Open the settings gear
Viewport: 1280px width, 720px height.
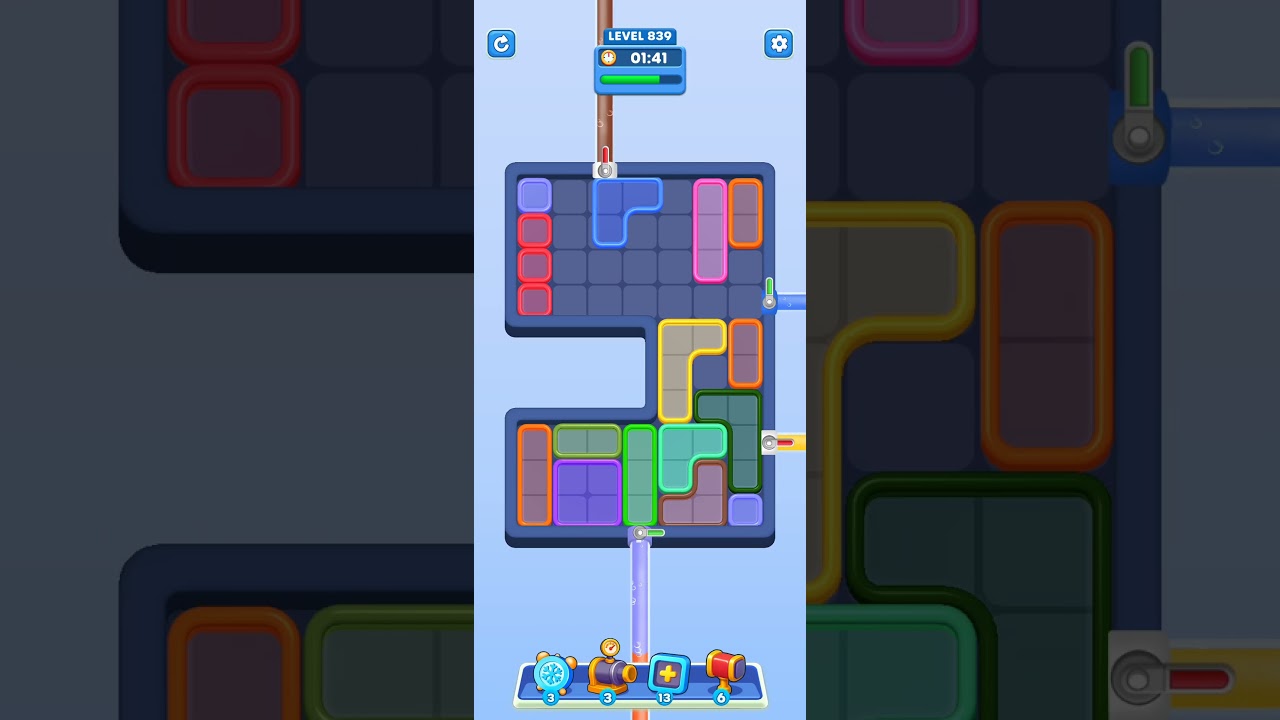(x=778, y=44)
